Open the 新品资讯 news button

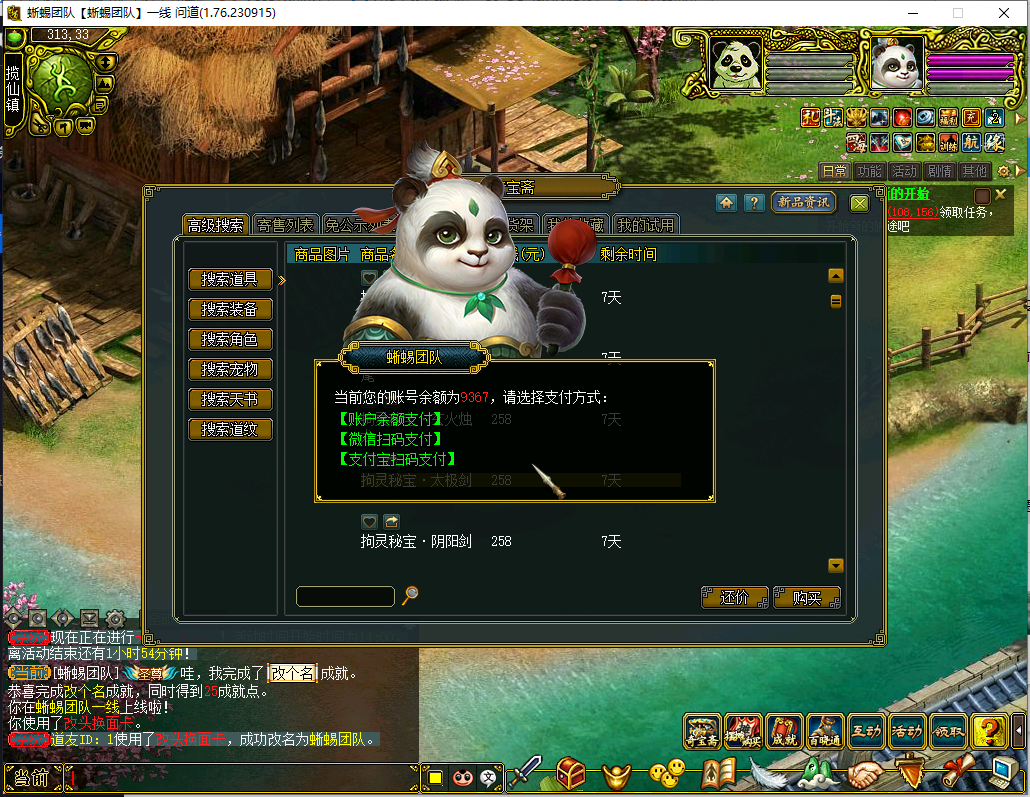click(803, 203)
